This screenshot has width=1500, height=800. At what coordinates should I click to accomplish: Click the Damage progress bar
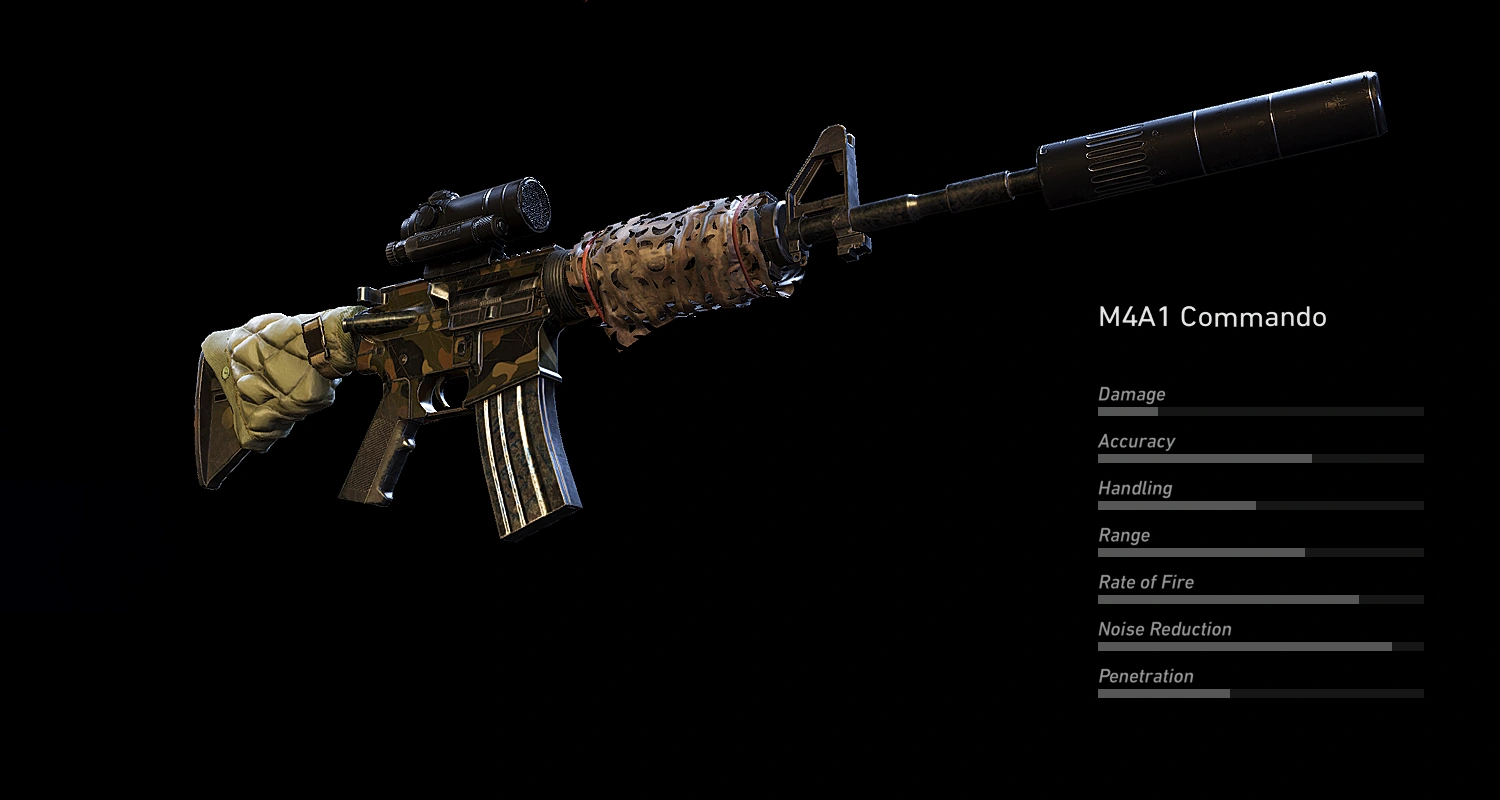point(1260,411)
